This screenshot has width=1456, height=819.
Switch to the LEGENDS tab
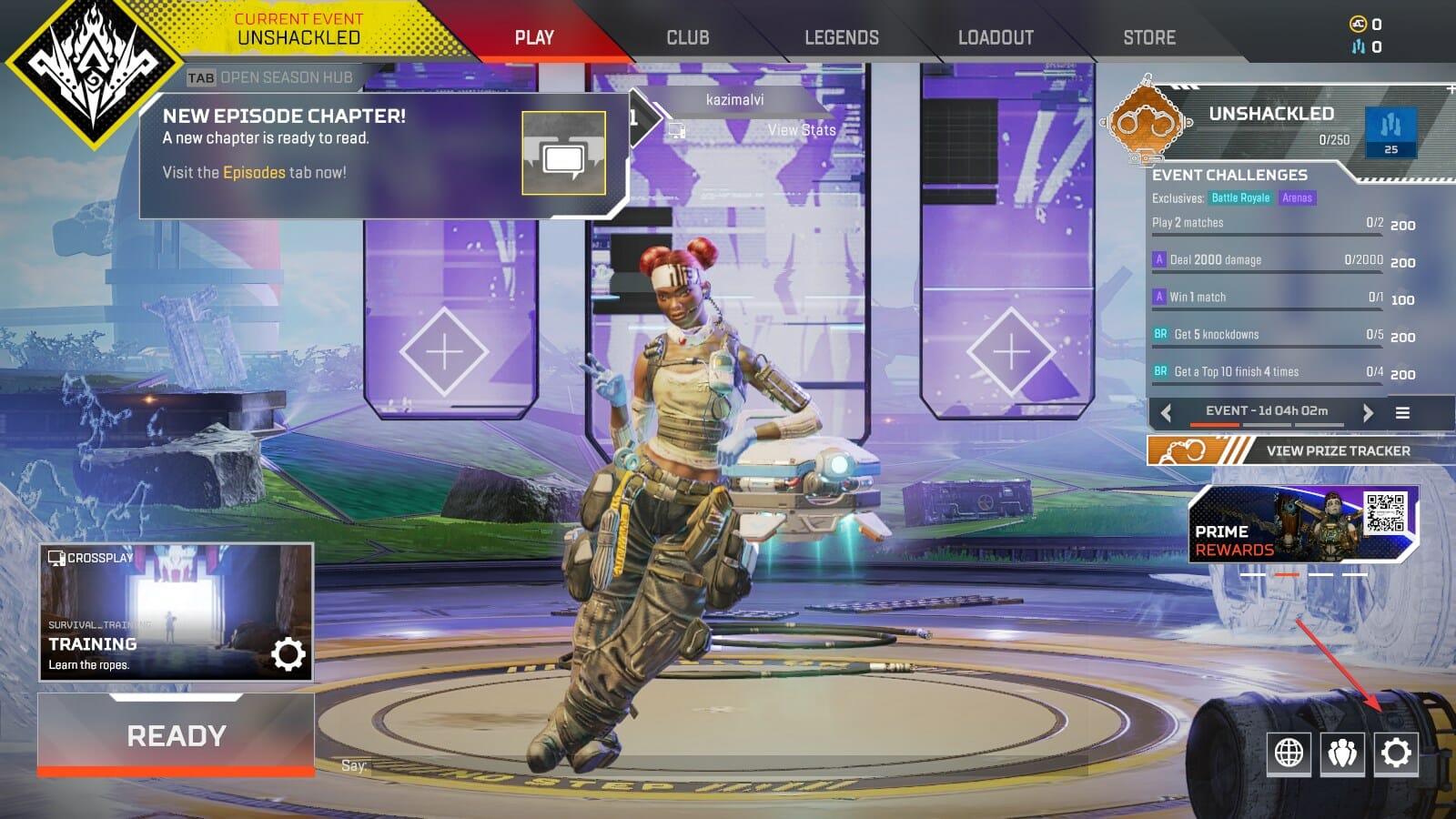[840, 37]
